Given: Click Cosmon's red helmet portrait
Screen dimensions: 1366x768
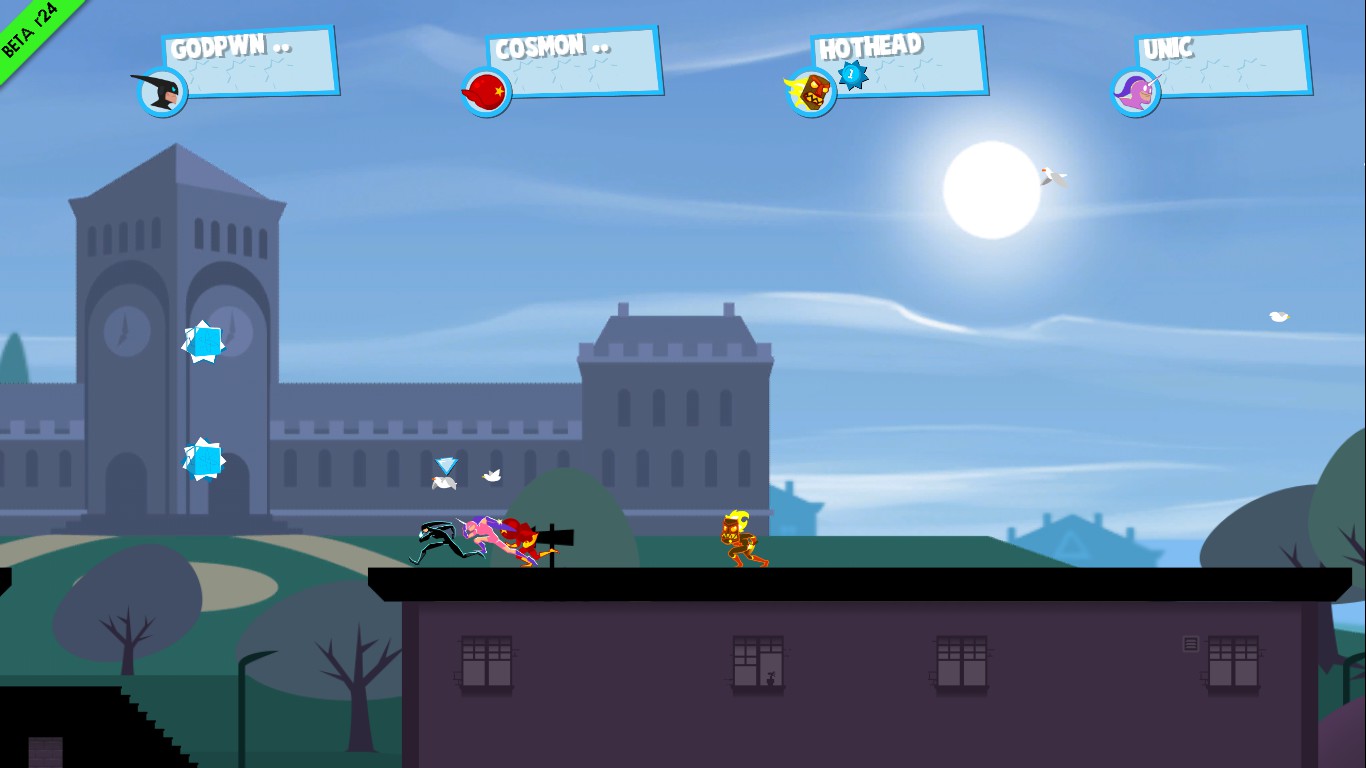Looking at the screenshot, I should coord(487,92).
